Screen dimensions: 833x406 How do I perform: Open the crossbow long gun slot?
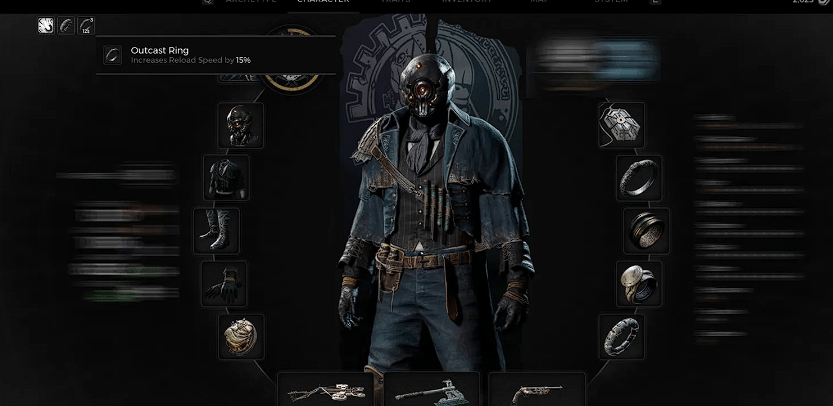point(325,389)
